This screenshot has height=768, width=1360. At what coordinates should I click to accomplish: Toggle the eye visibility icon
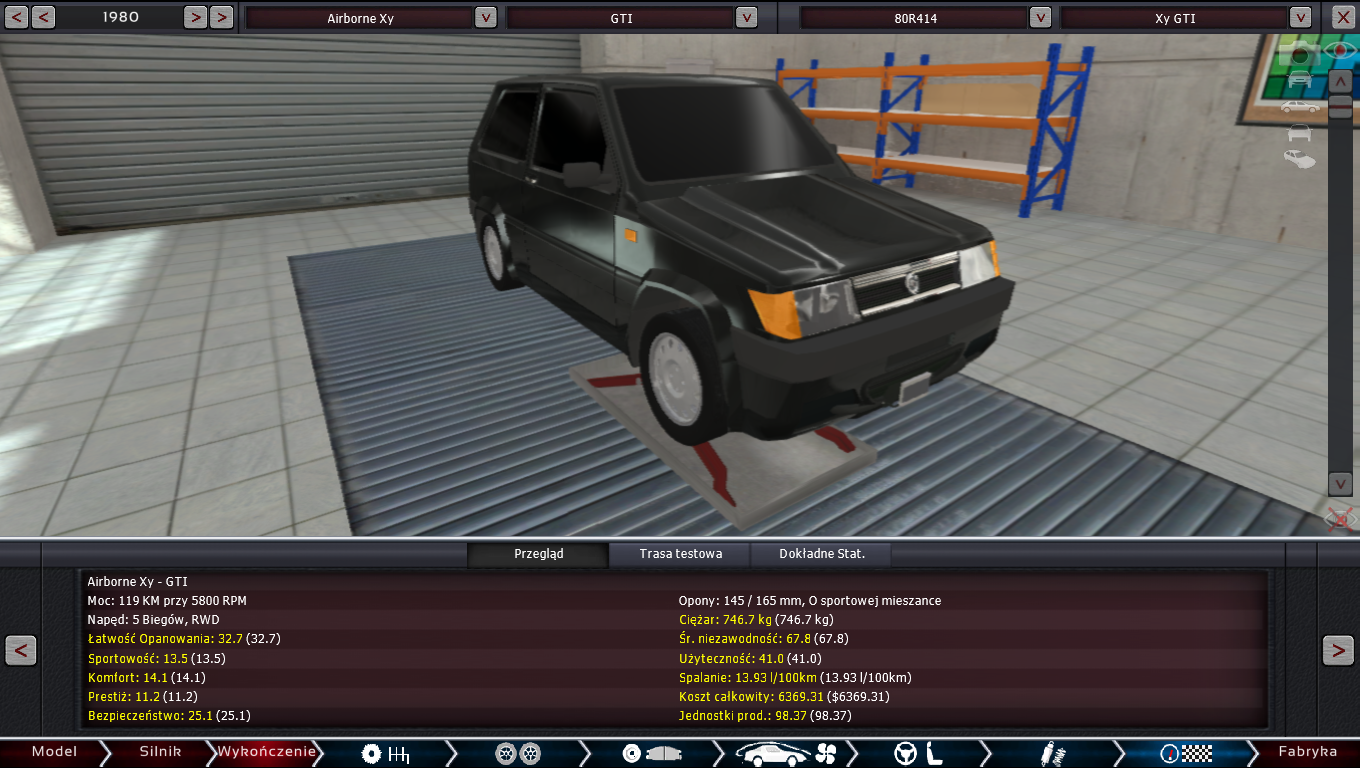(x=1338, y=49)
